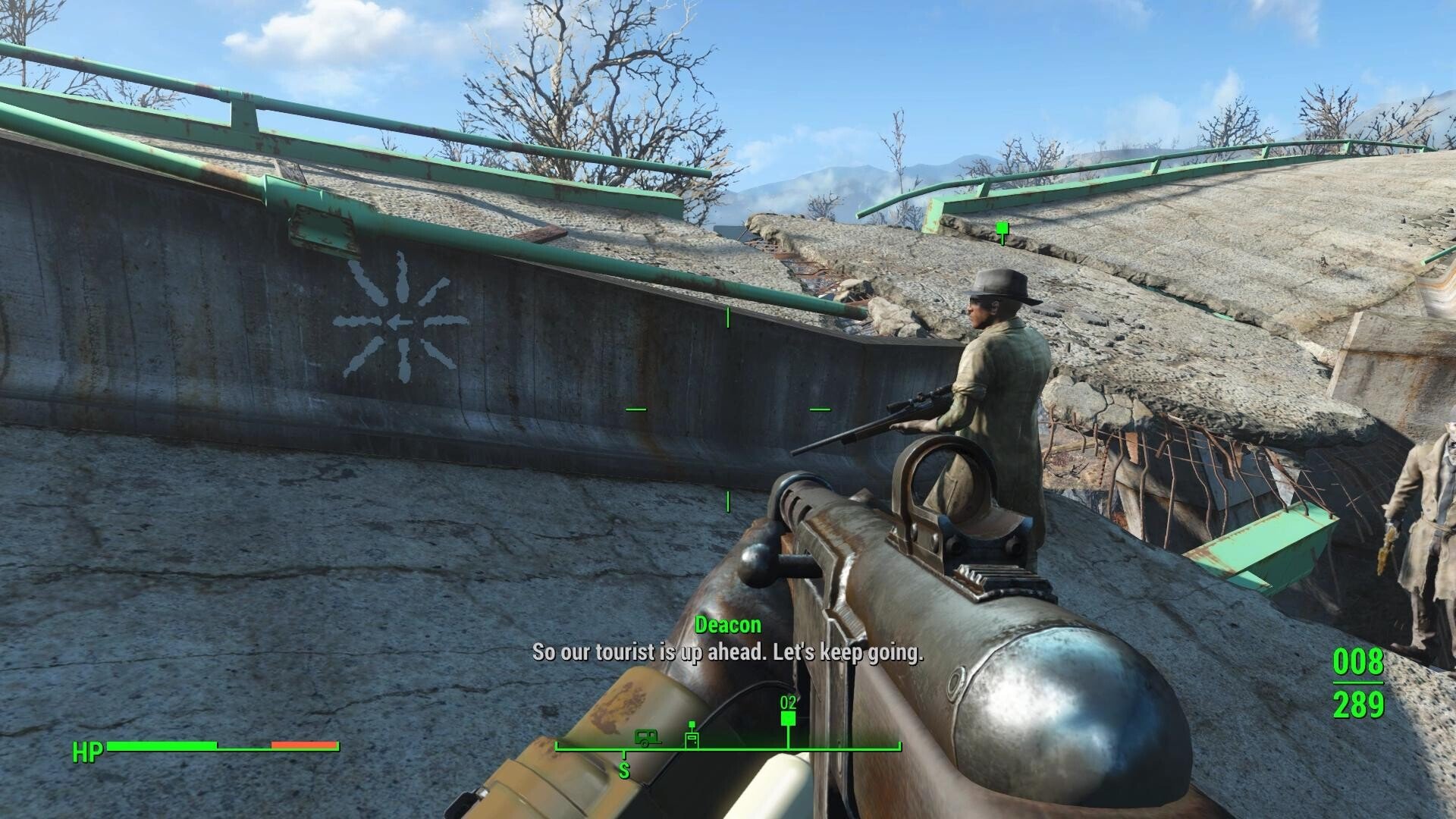
Task: Click the Deacon name label
Action: coord(727,626)
